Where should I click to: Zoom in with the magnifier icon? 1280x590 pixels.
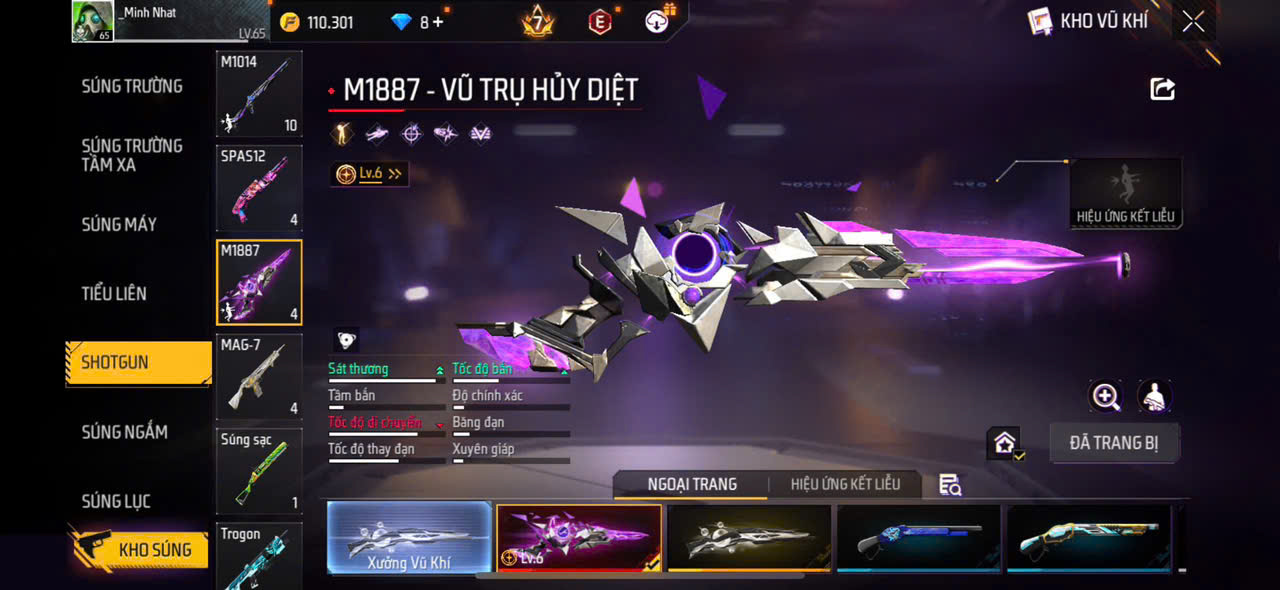click(1105, 397)
